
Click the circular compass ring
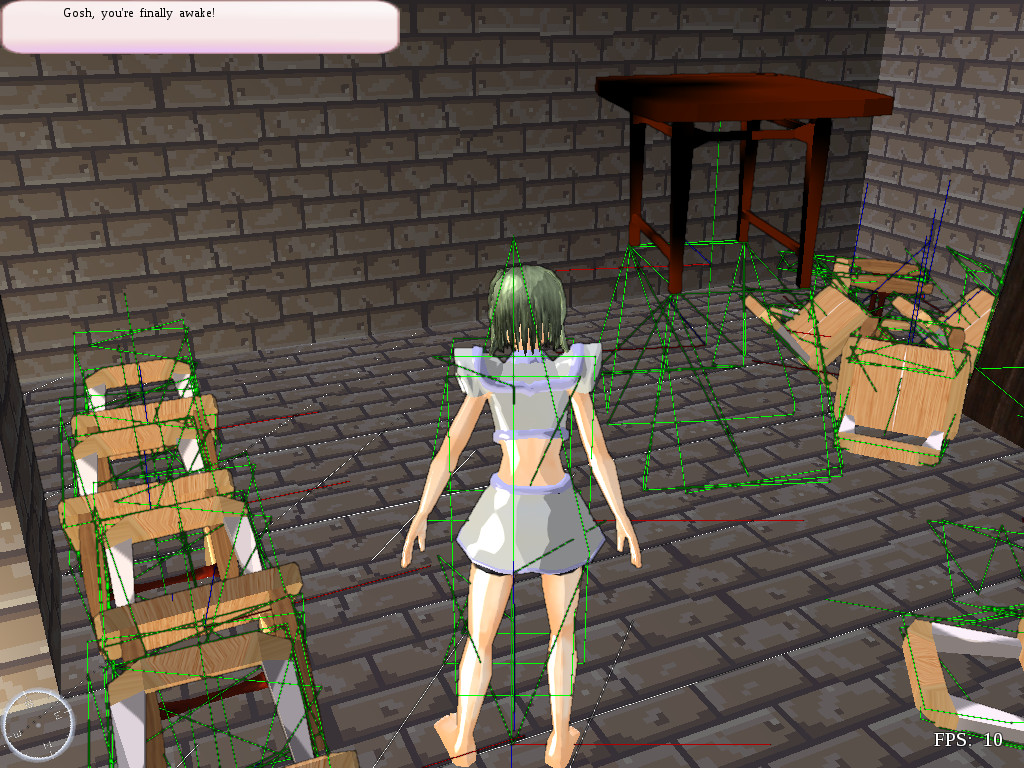coord(38,723)
